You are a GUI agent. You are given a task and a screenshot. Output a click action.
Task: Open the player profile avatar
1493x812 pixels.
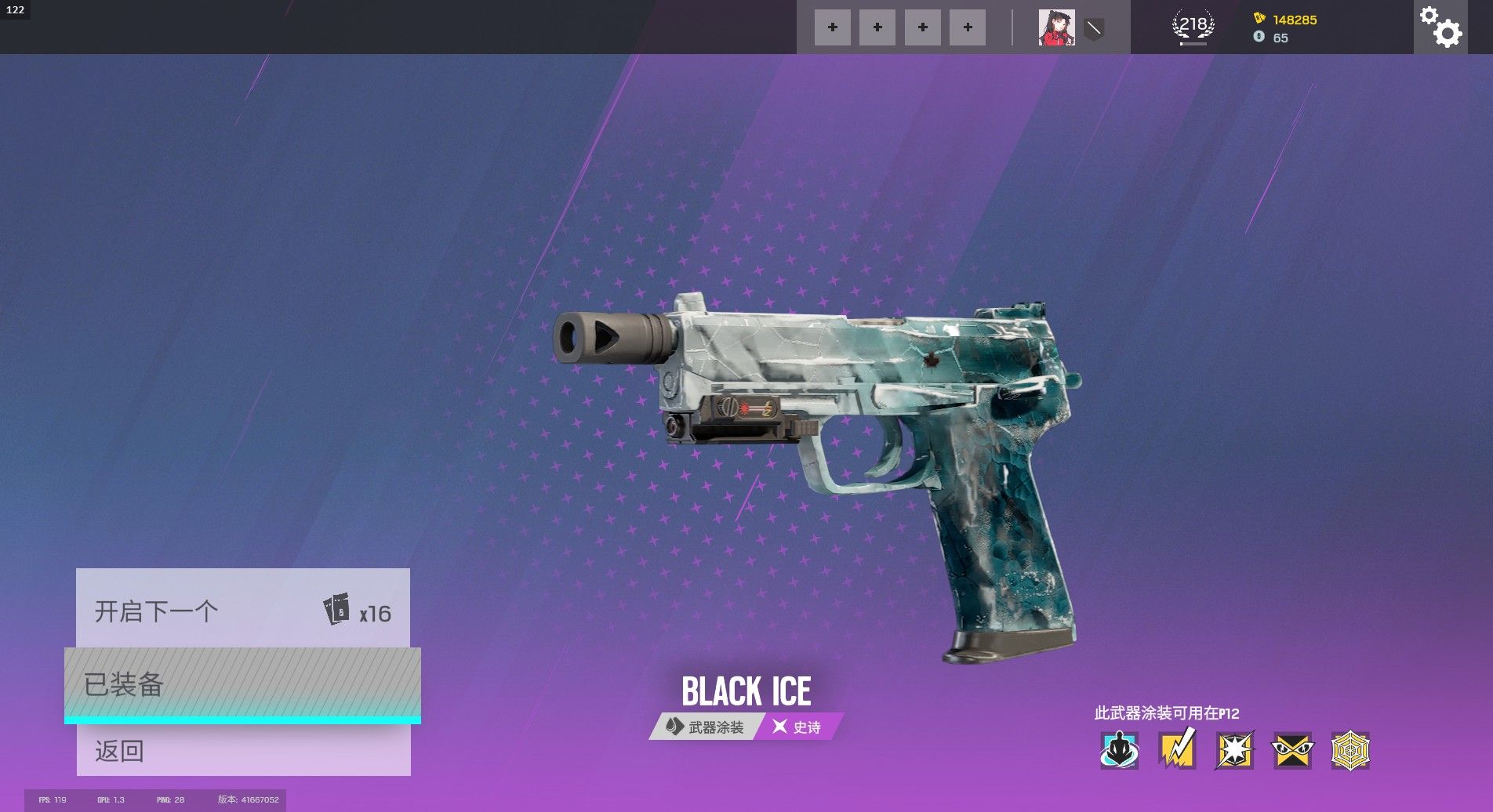tap(1056, 27)
